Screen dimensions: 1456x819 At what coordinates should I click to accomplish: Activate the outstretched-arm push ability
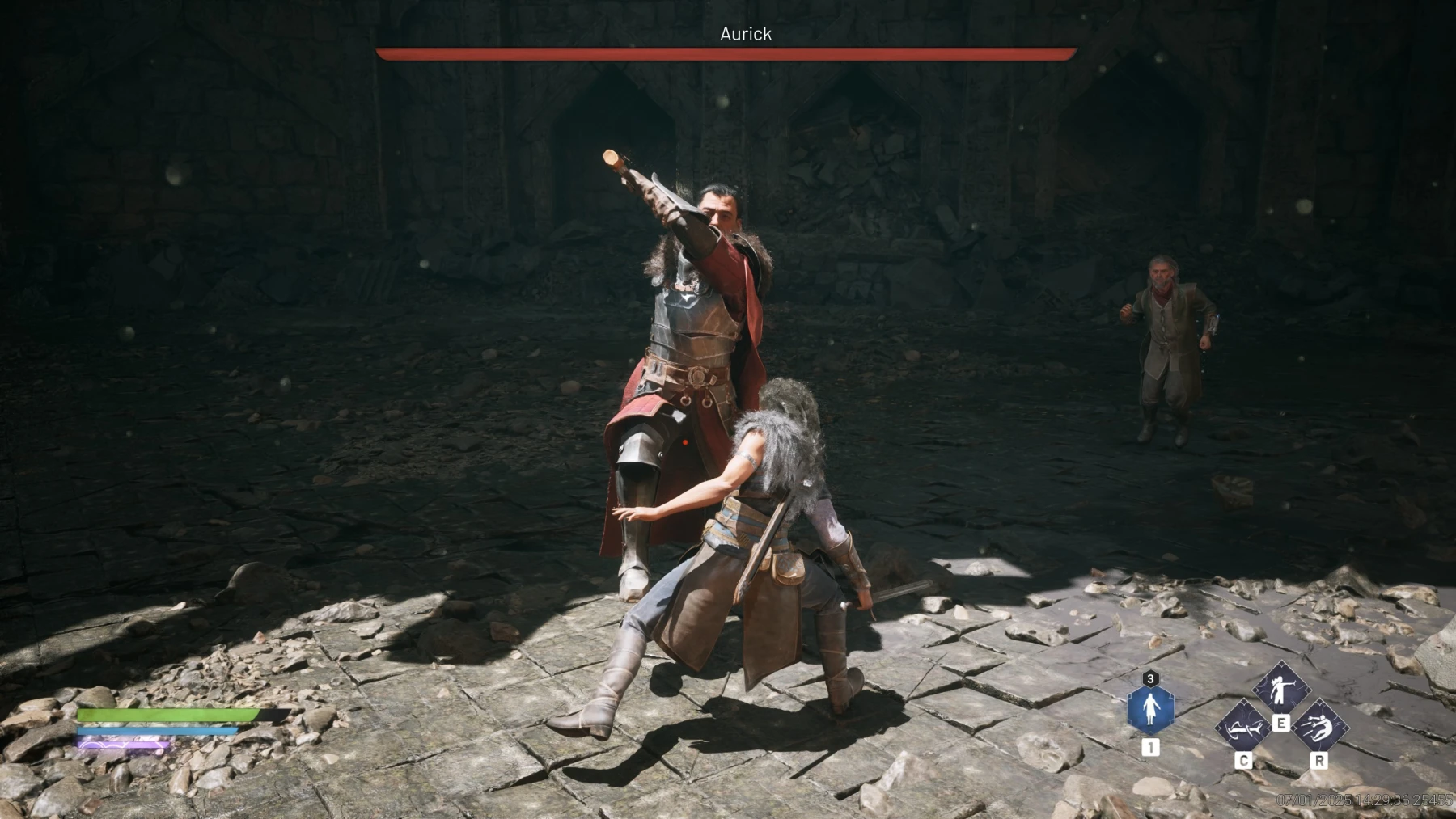(1281, 688)
